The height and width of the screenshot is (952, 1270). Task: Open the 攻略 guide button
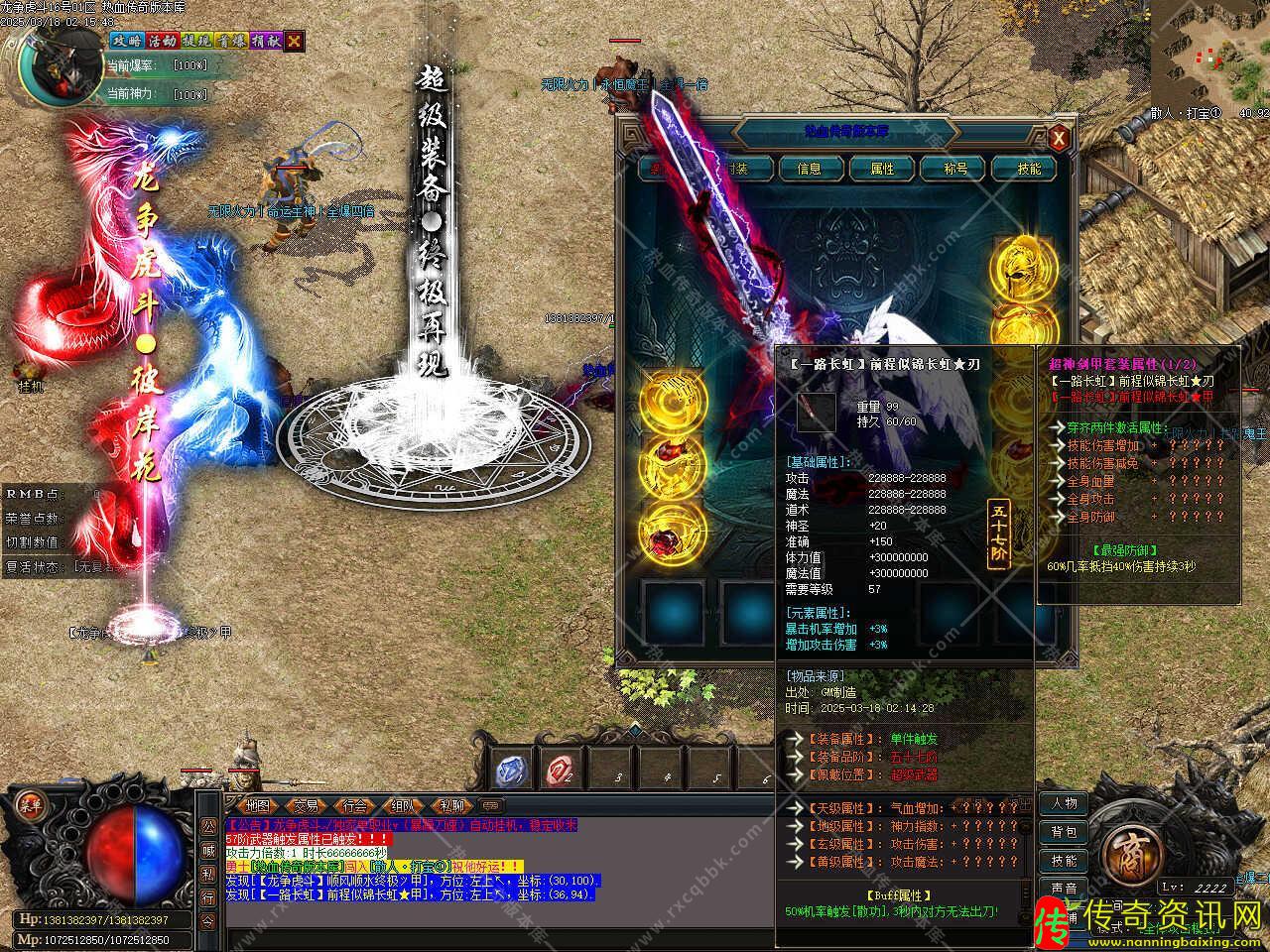126,42
